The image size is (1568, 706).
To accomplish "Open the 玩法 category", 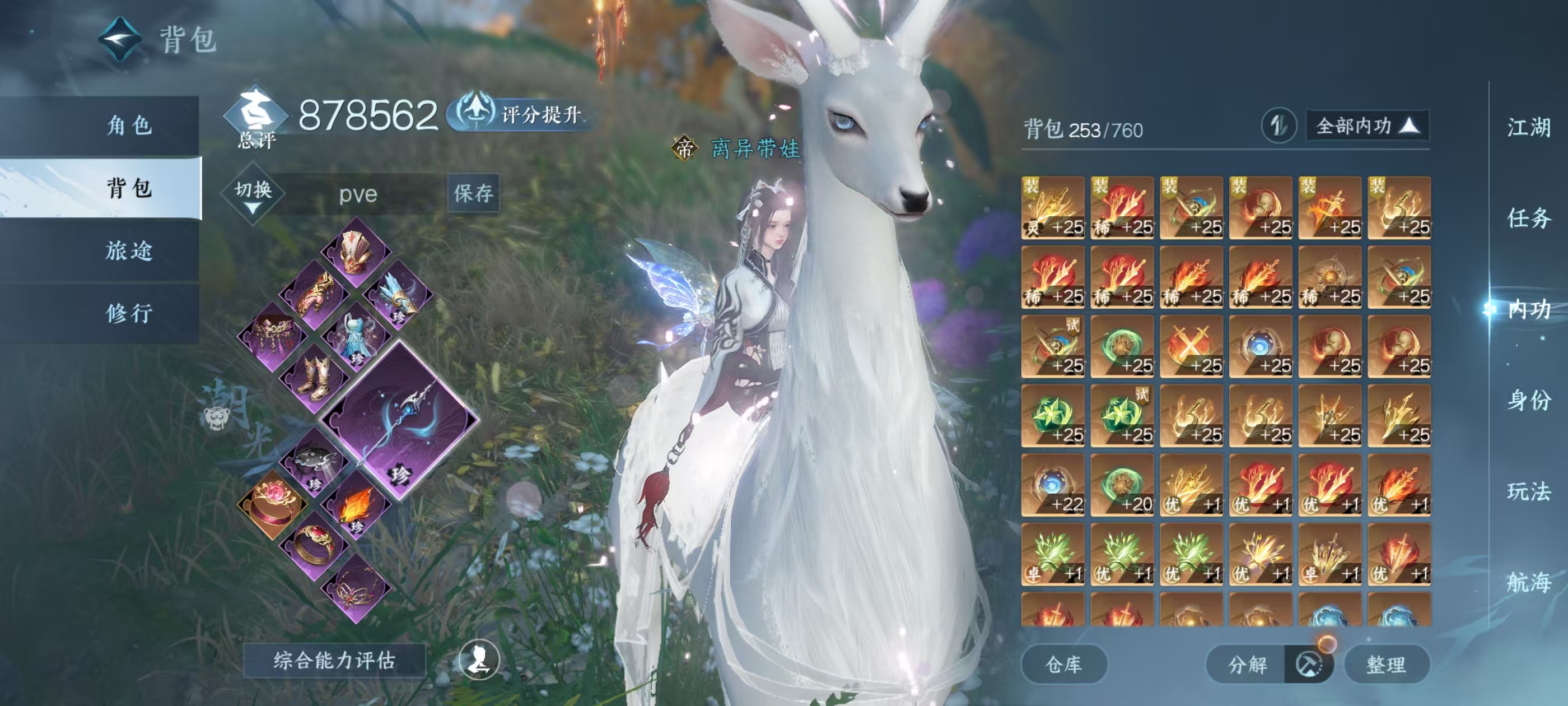I will tap(1528, 491).
